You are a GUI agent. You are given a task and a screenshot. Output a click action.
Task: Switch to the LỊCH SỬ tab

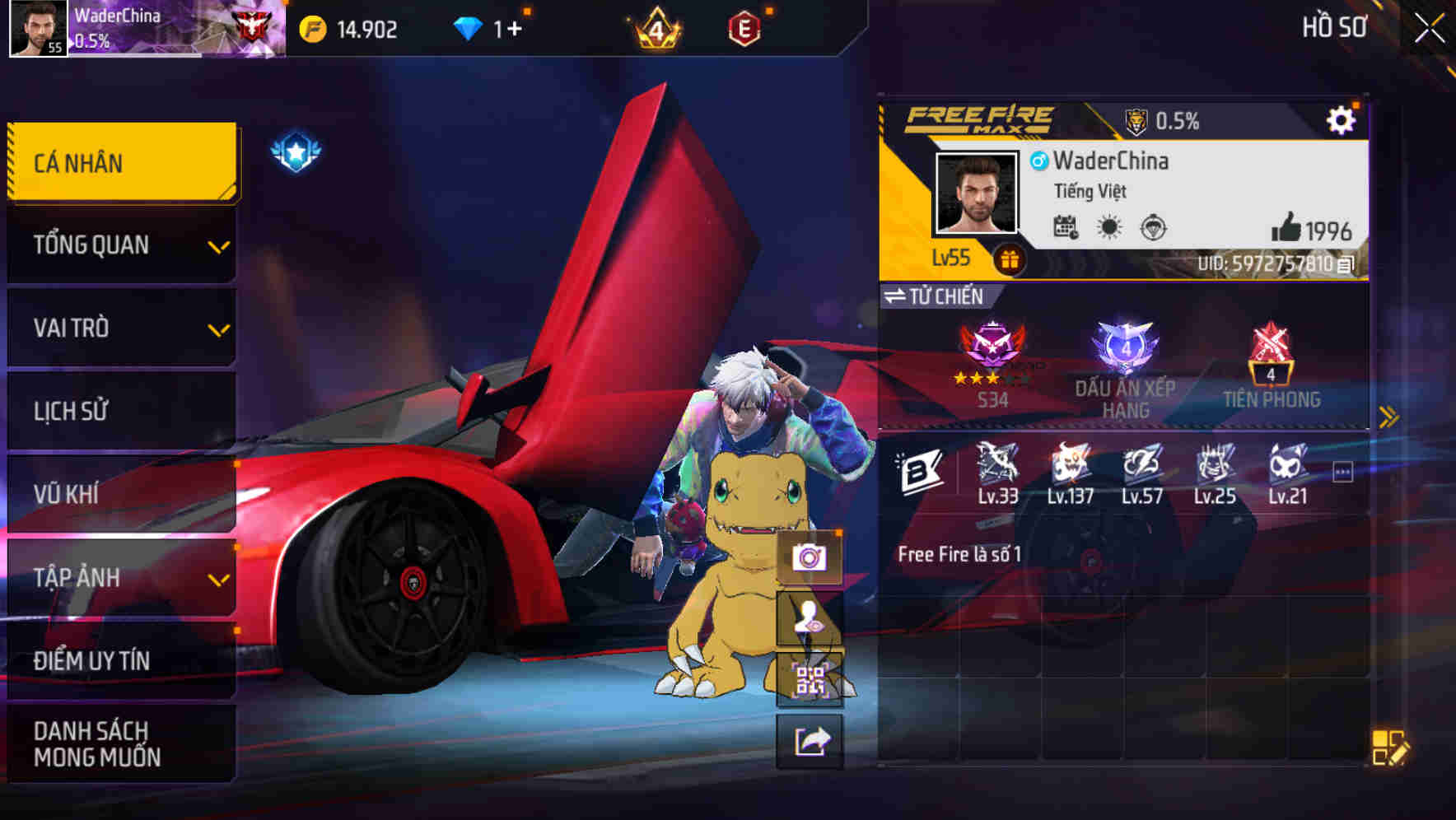(x=120, y=410)
